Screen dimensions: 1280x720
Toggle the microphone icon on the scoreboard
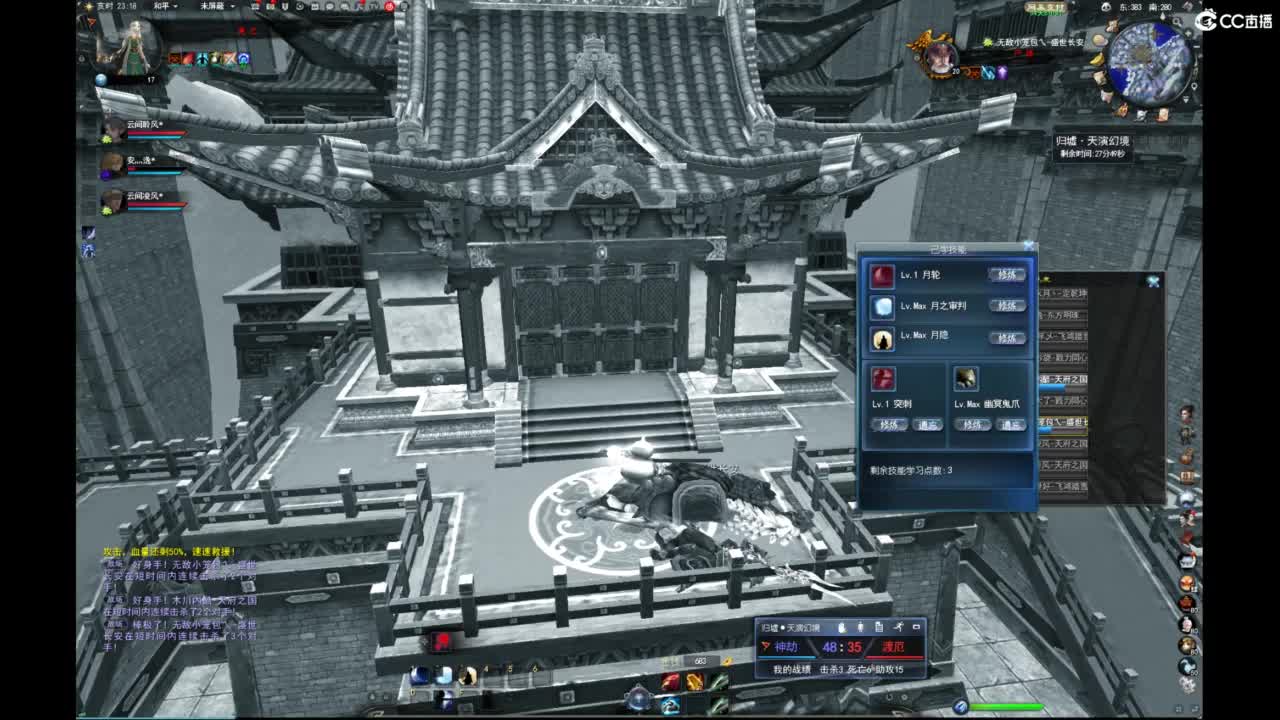(860, 628)
